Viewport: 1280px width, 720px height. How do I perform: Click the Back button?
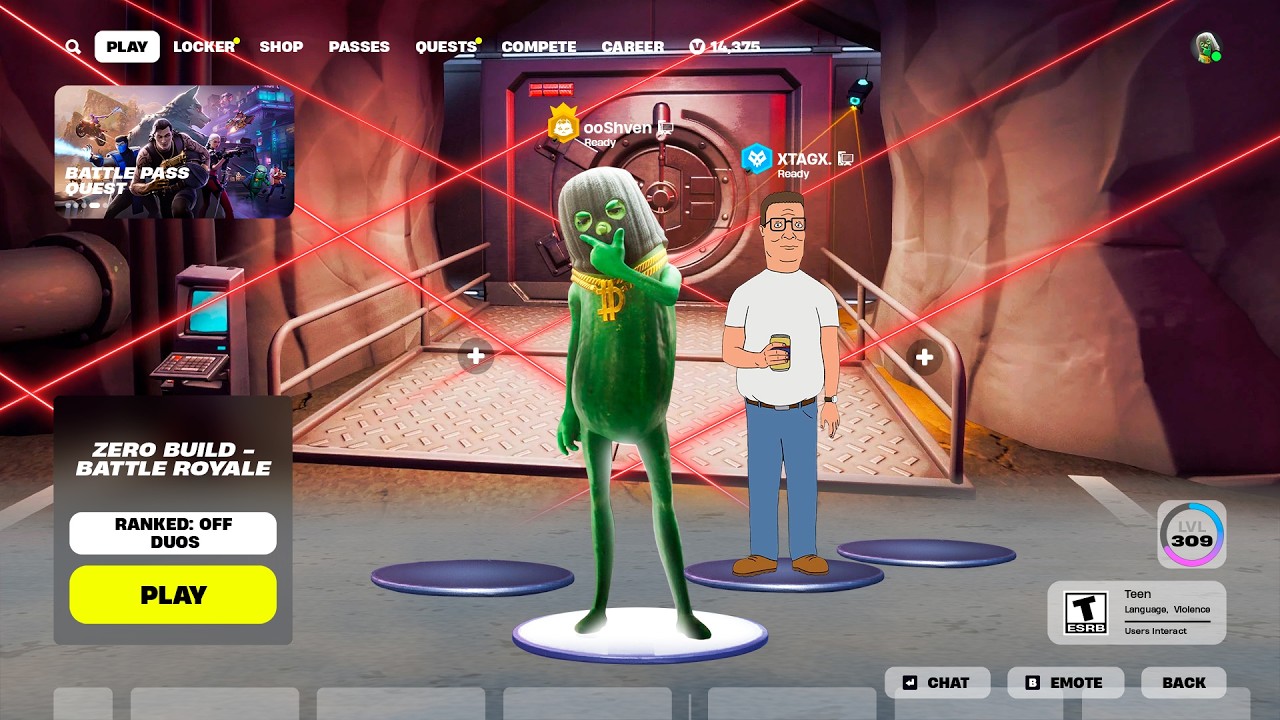1184,683
